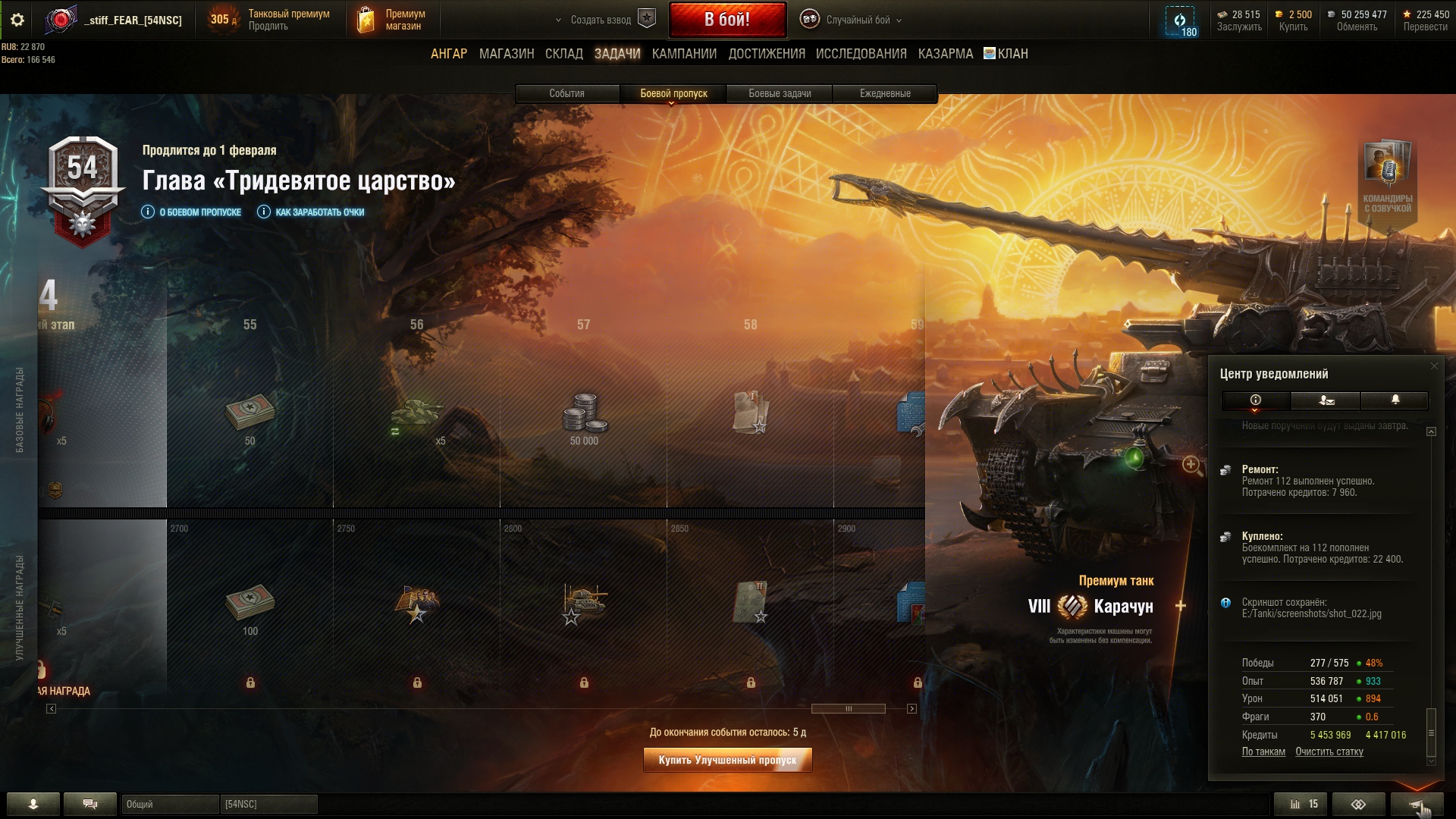Go to the МАГАЗИН store menu

[507, 54]
